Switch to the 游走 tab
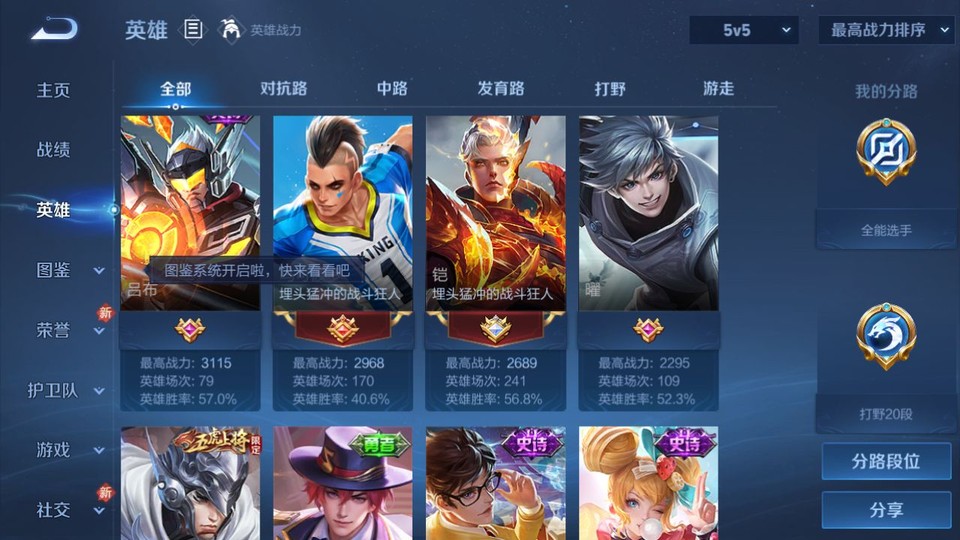 coord(718,89)
